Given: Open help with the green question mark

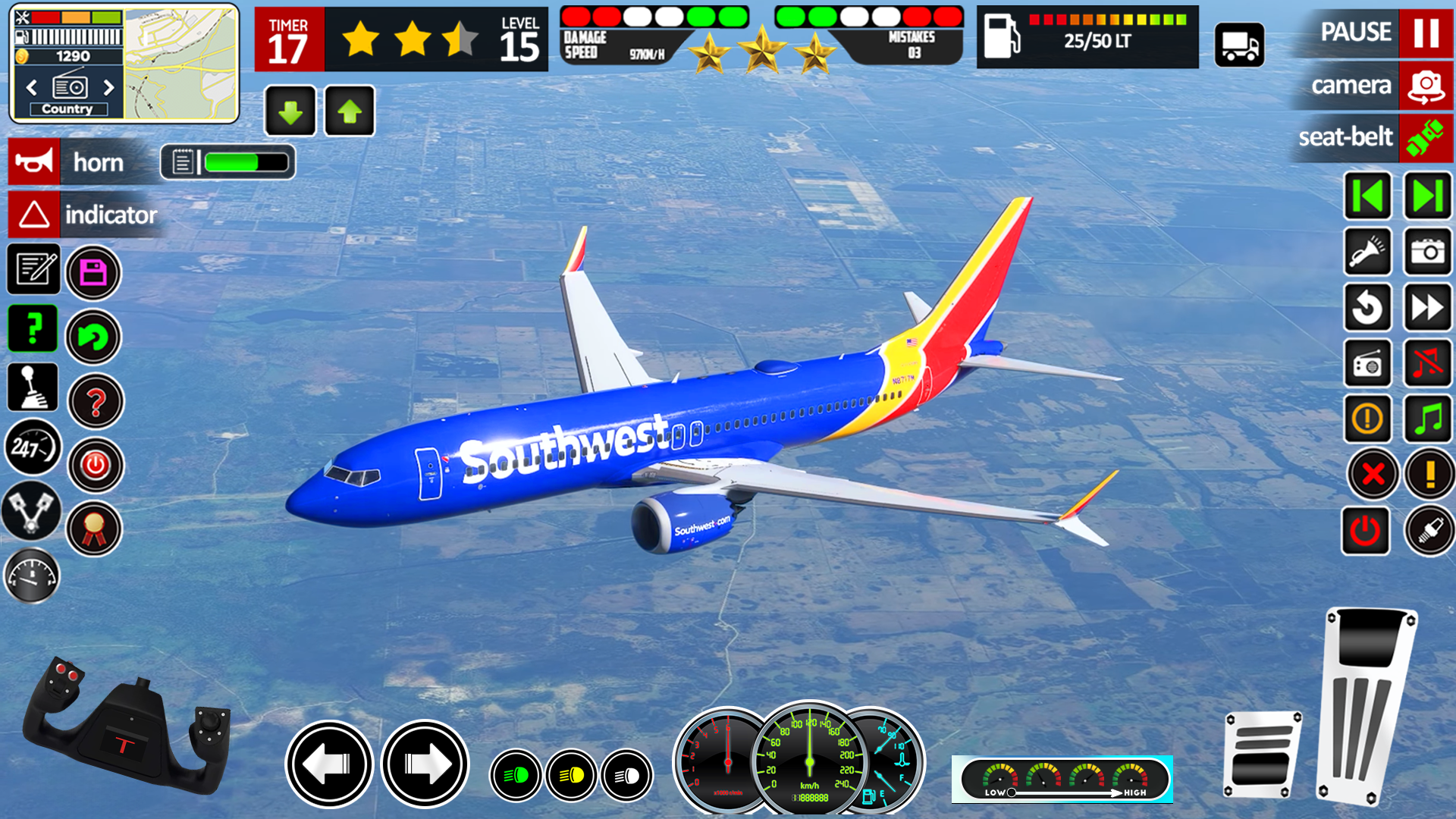Looking at the screenshot, I should coord(33,328).
